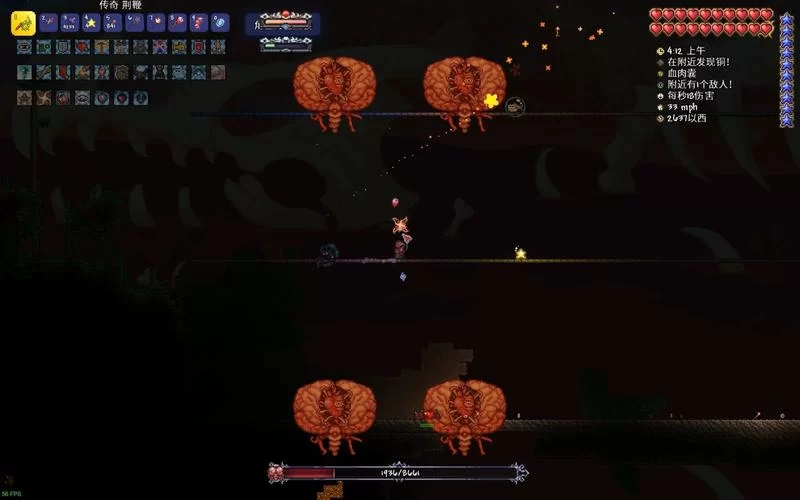The image size is (800, 500).
Task: Choose hotbar slot 7 item
Action: coord(155,22)
